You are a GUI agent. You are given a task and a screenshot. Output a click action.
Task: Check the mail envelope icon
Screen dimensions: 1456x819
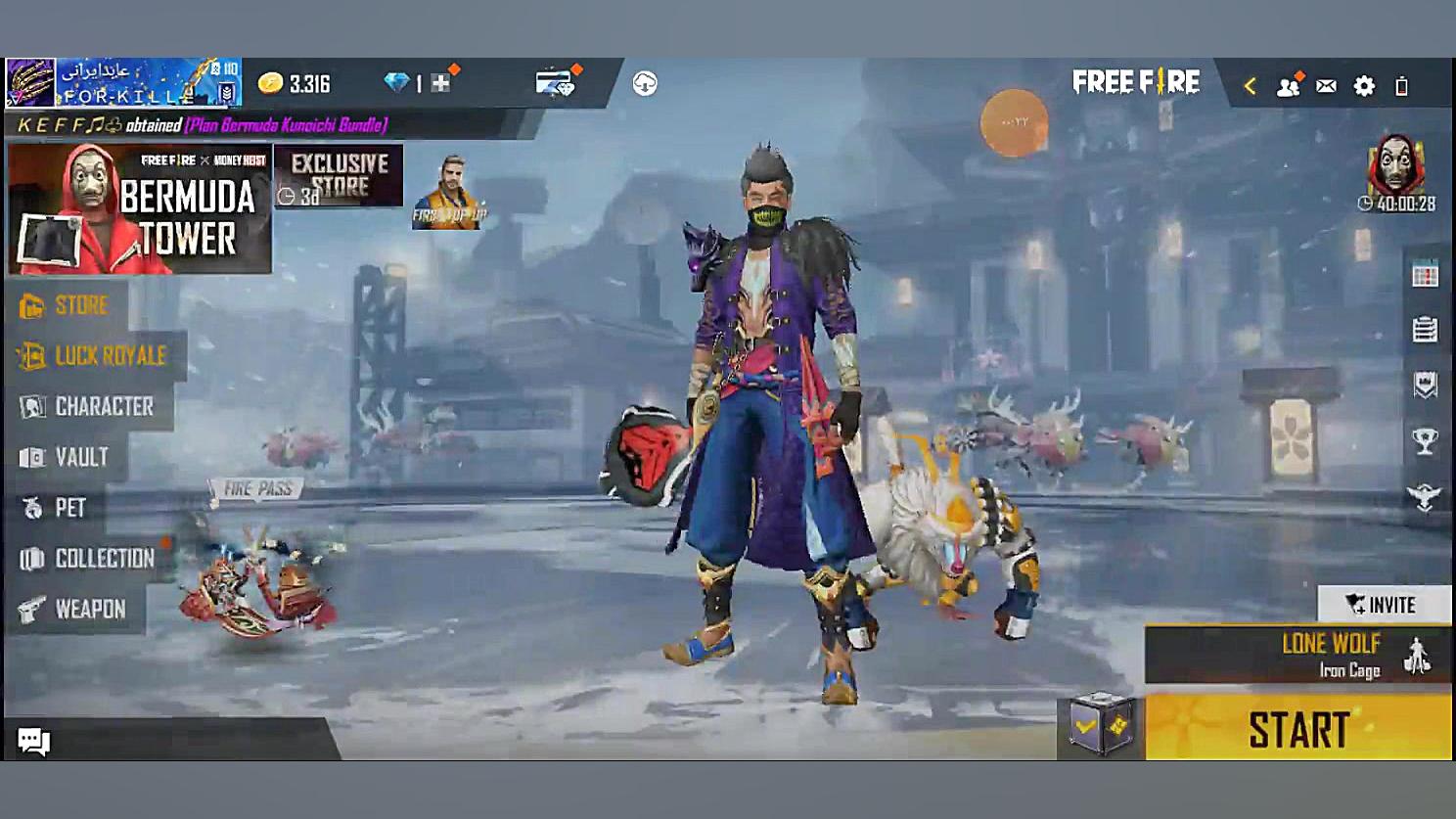1326,86
